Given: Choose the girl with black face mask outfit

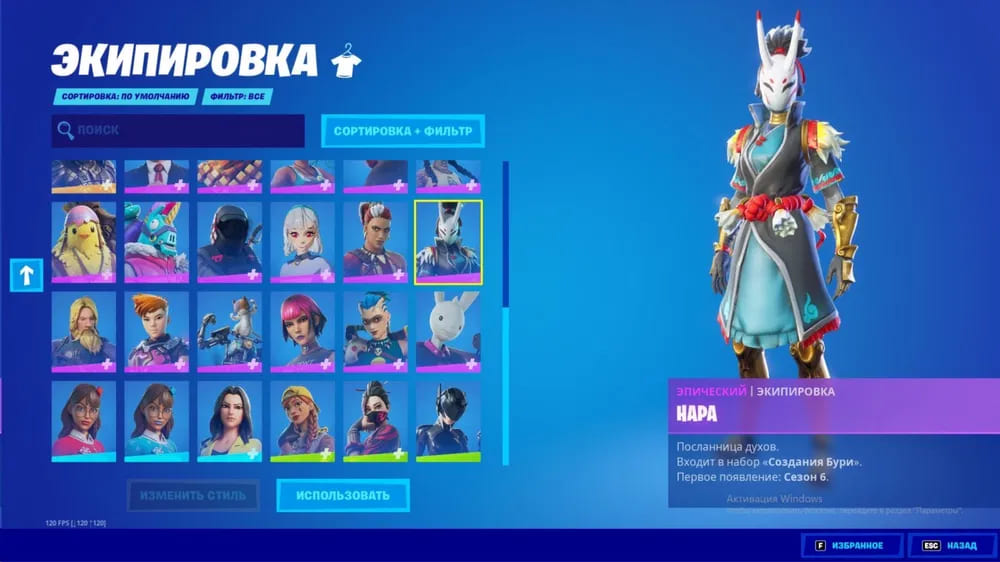Looking at the screenshot, I should pyautogui.click(x=375, y=420).
